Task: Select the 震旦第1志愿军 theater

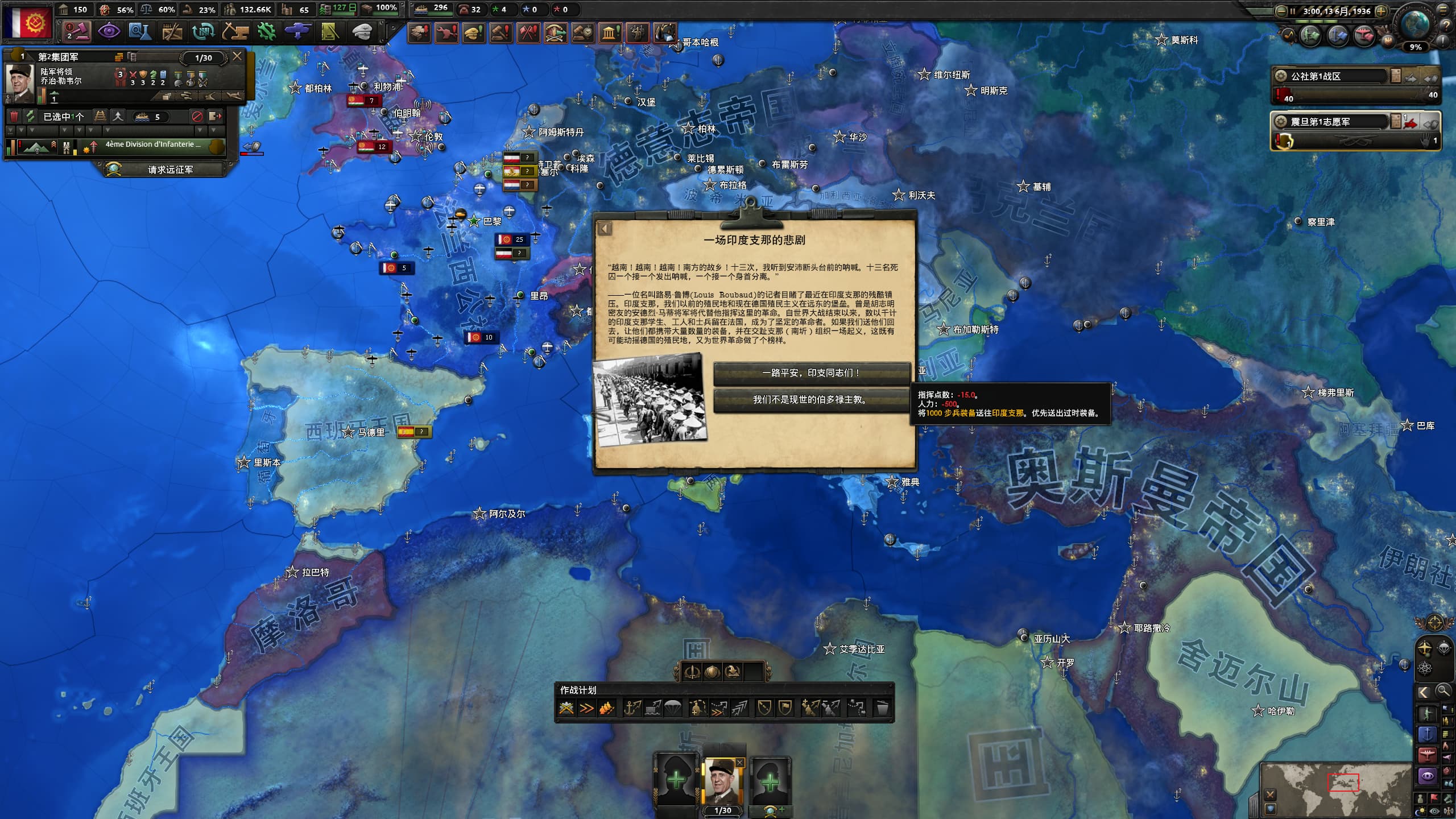Action: 1331,122
